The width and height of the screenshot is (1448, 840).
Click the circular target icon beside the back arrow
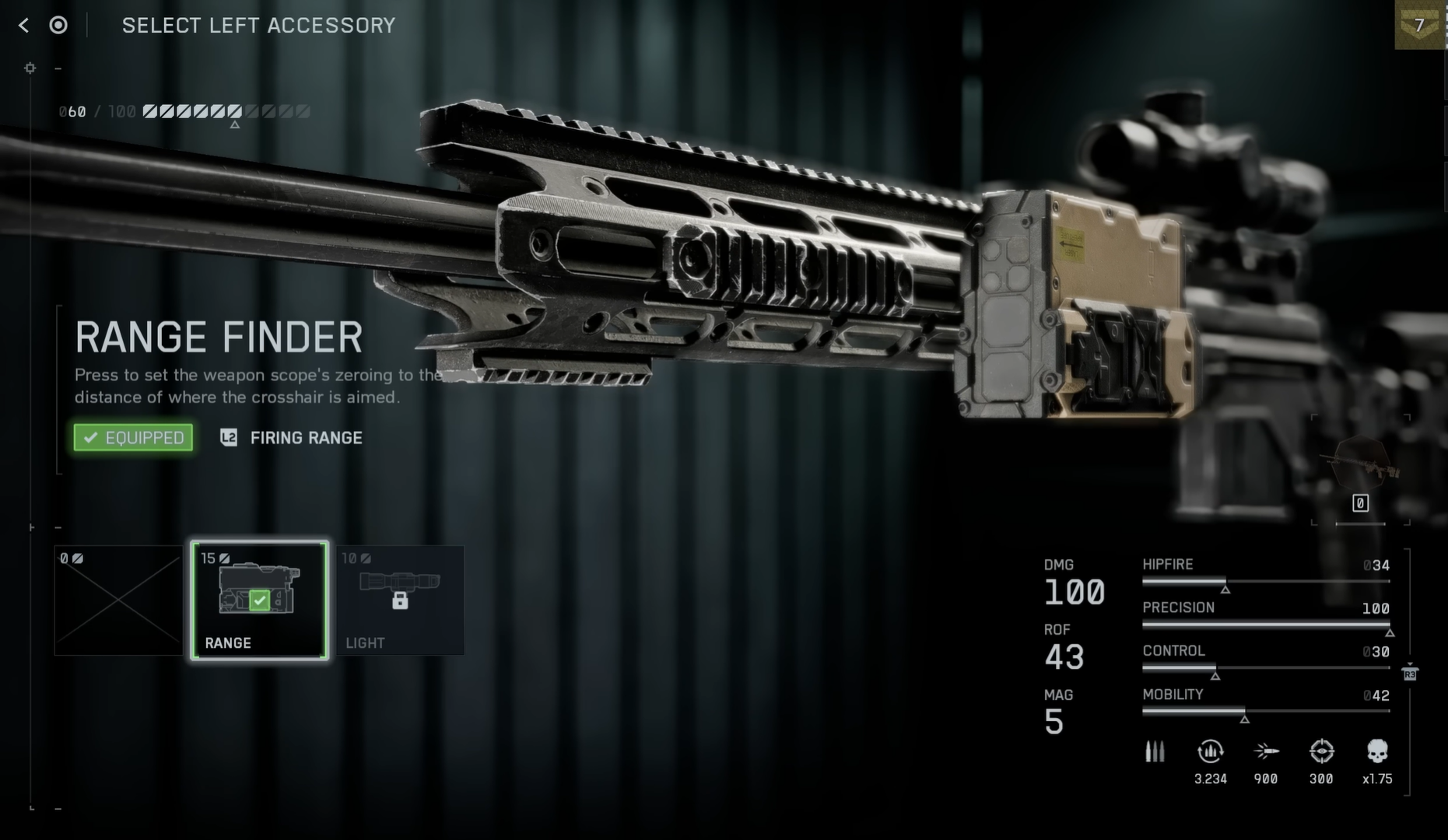coord(58,26)
